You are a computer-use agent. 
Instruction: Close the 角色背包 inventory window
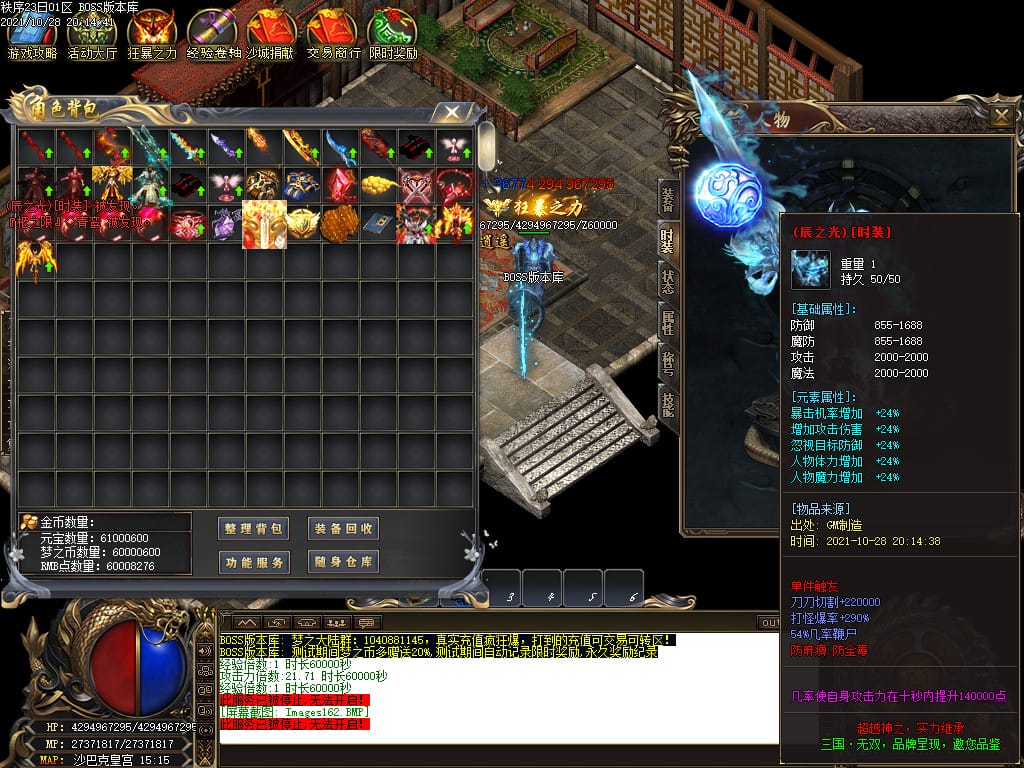tap(453, 112)
